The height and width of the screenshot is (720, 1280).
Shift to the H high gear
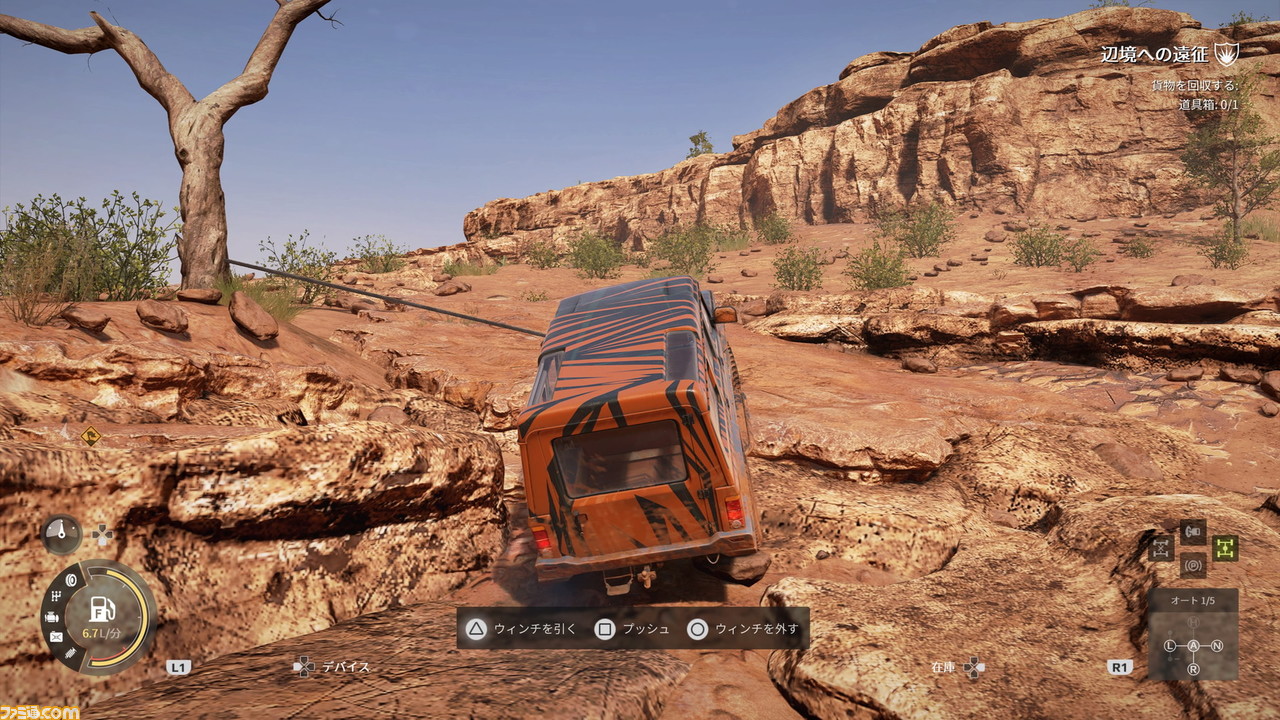(x=1193, y=623)
